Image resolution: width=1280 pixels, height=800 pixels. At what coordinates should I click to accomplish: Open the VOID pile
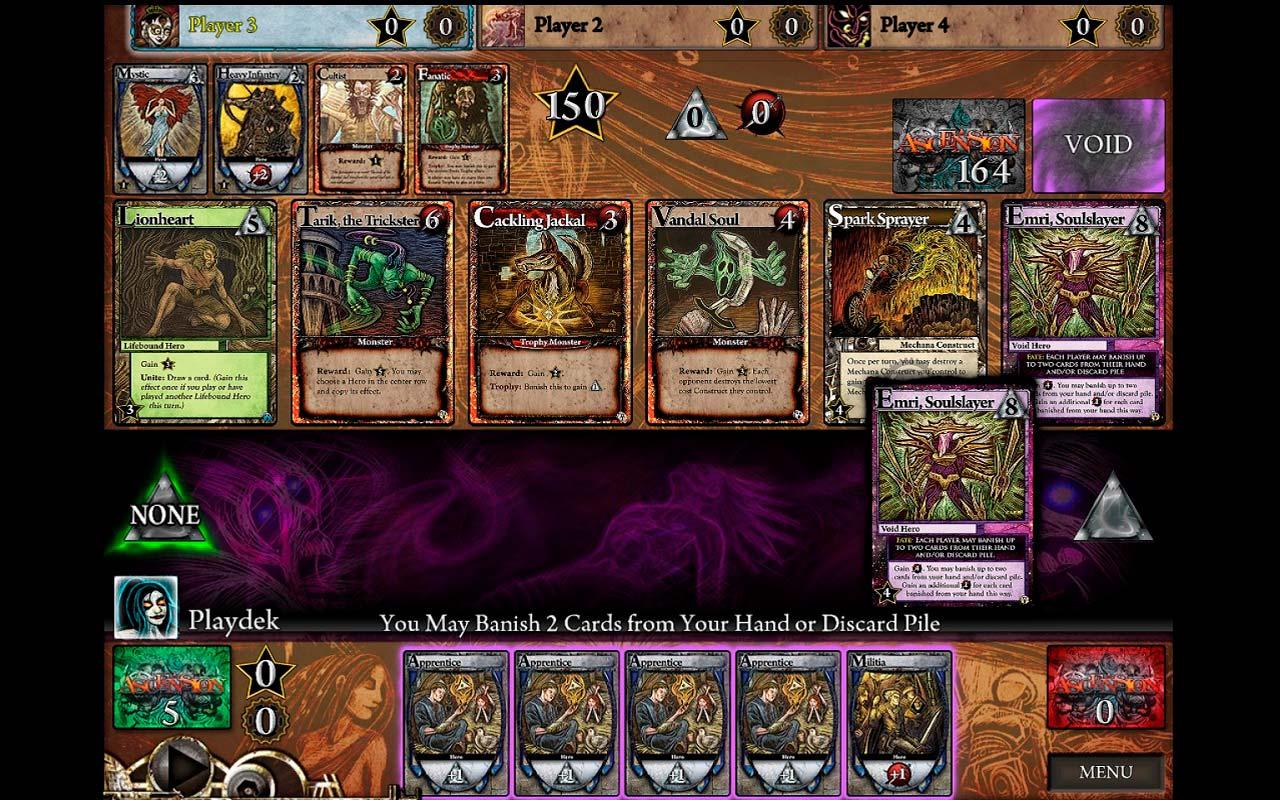1098,145
